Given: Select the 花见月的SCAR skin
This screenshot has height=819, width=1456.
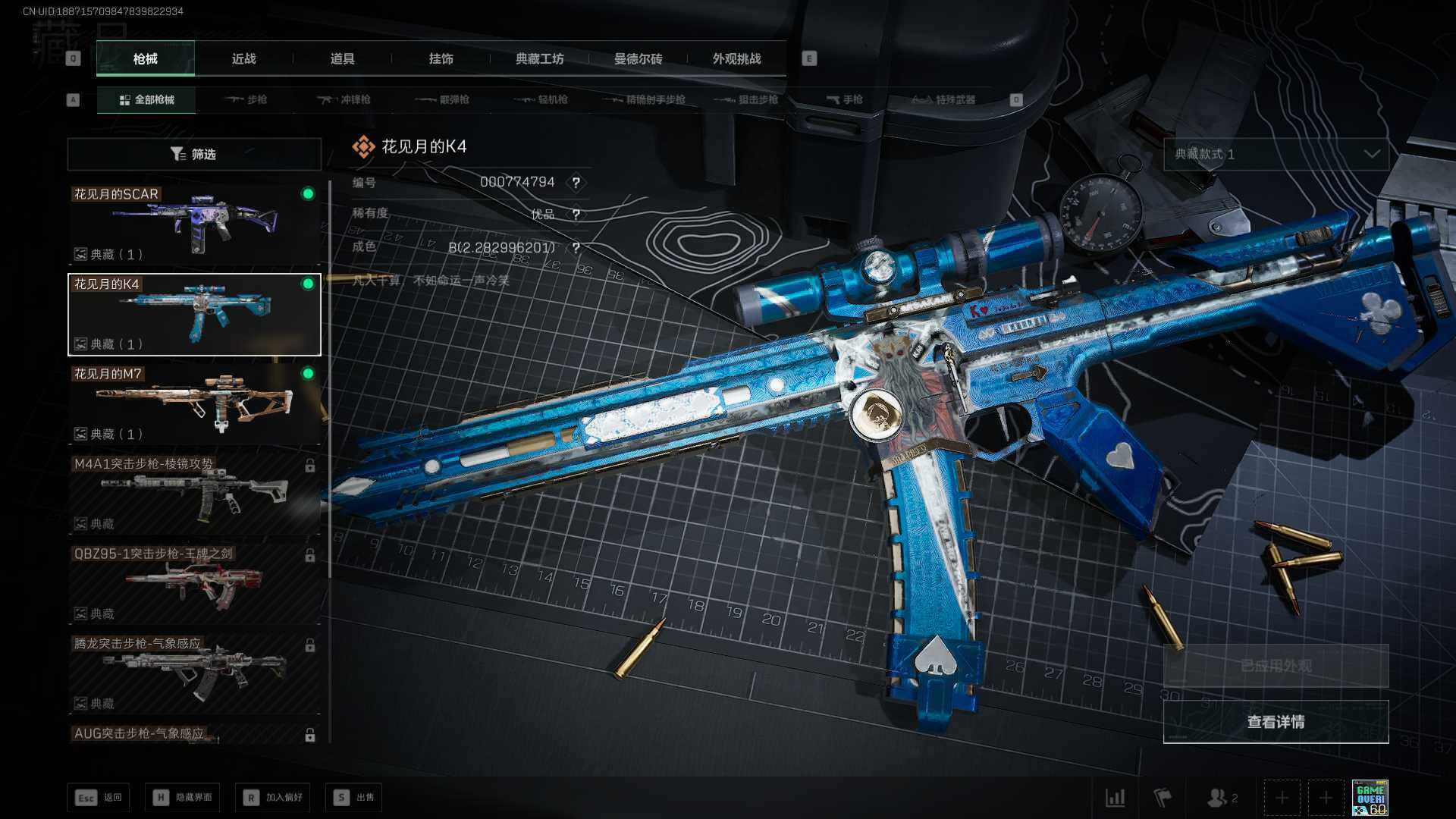Looking at the screenshot, I should pos(194,224).
